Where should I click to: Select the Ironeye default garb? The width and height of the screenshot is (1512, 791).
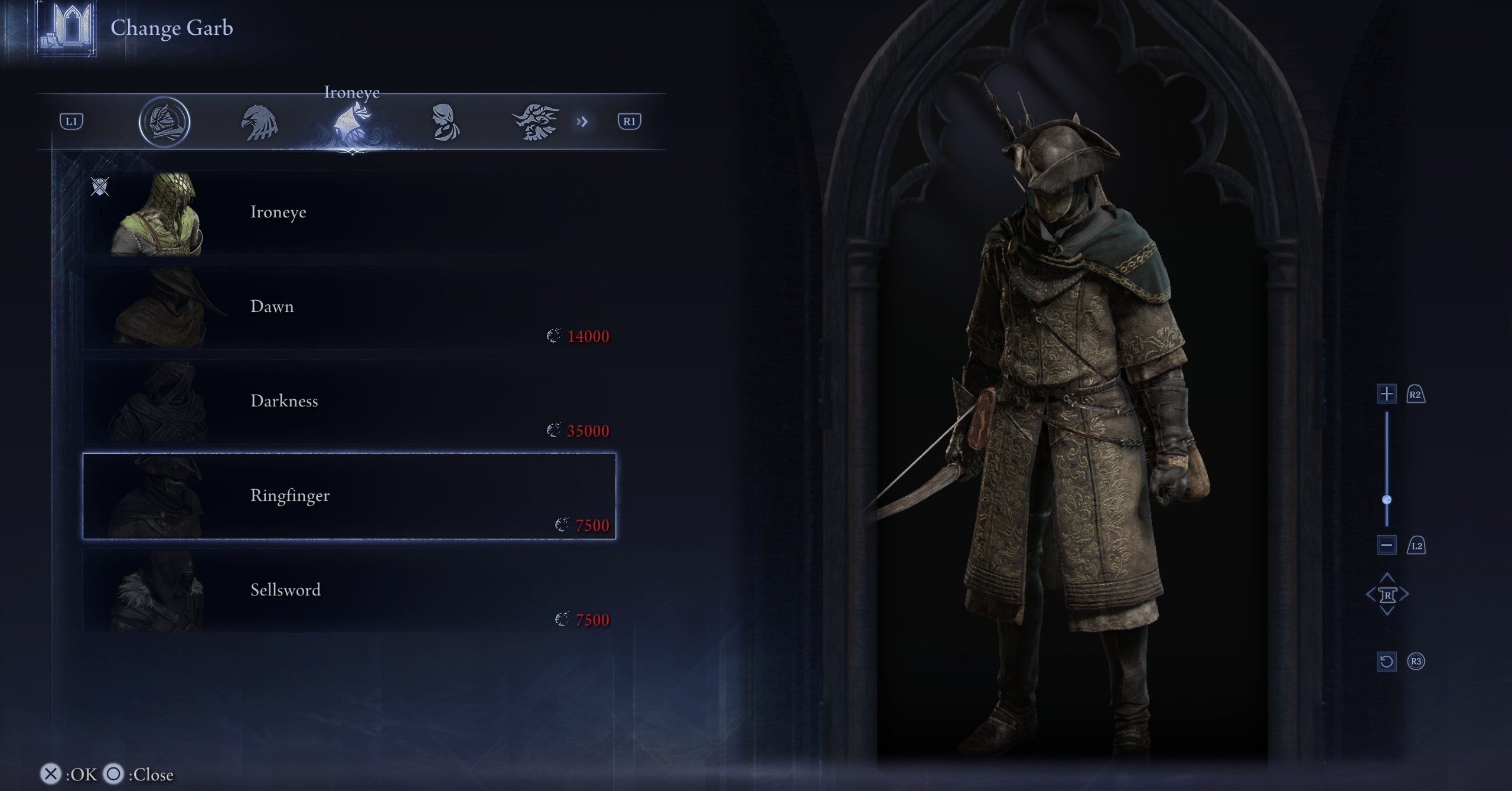click(x=348, y=213)
